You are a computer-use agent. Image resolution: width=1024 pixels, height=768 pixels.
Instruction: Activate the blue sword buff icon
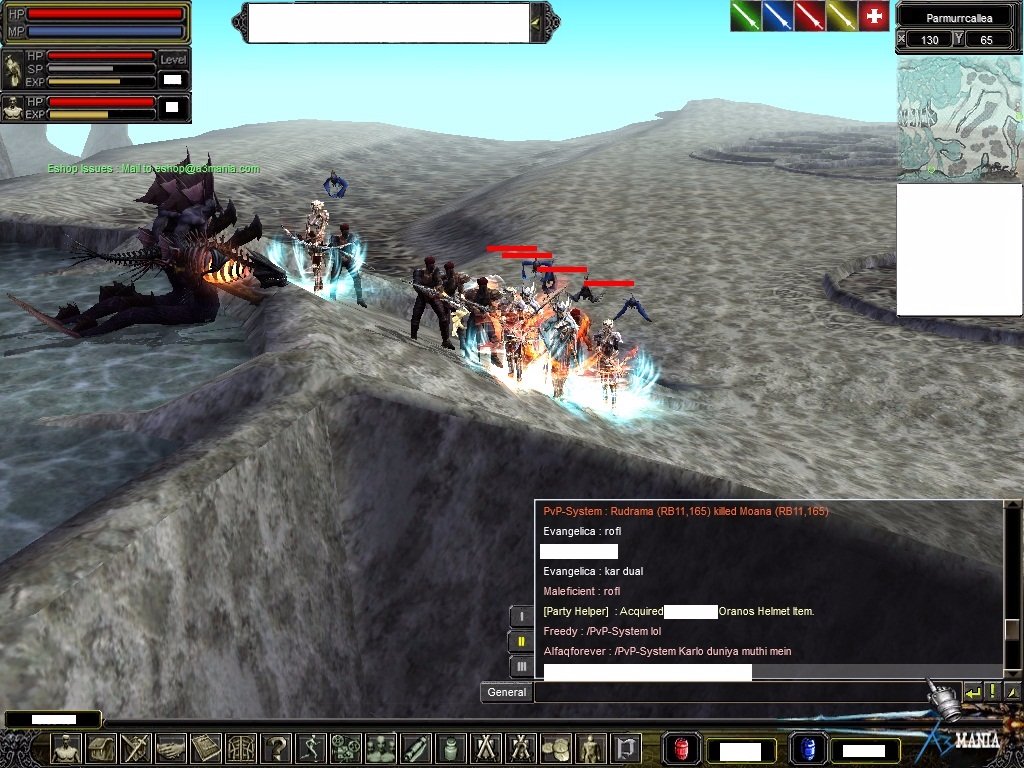(778, 16)
